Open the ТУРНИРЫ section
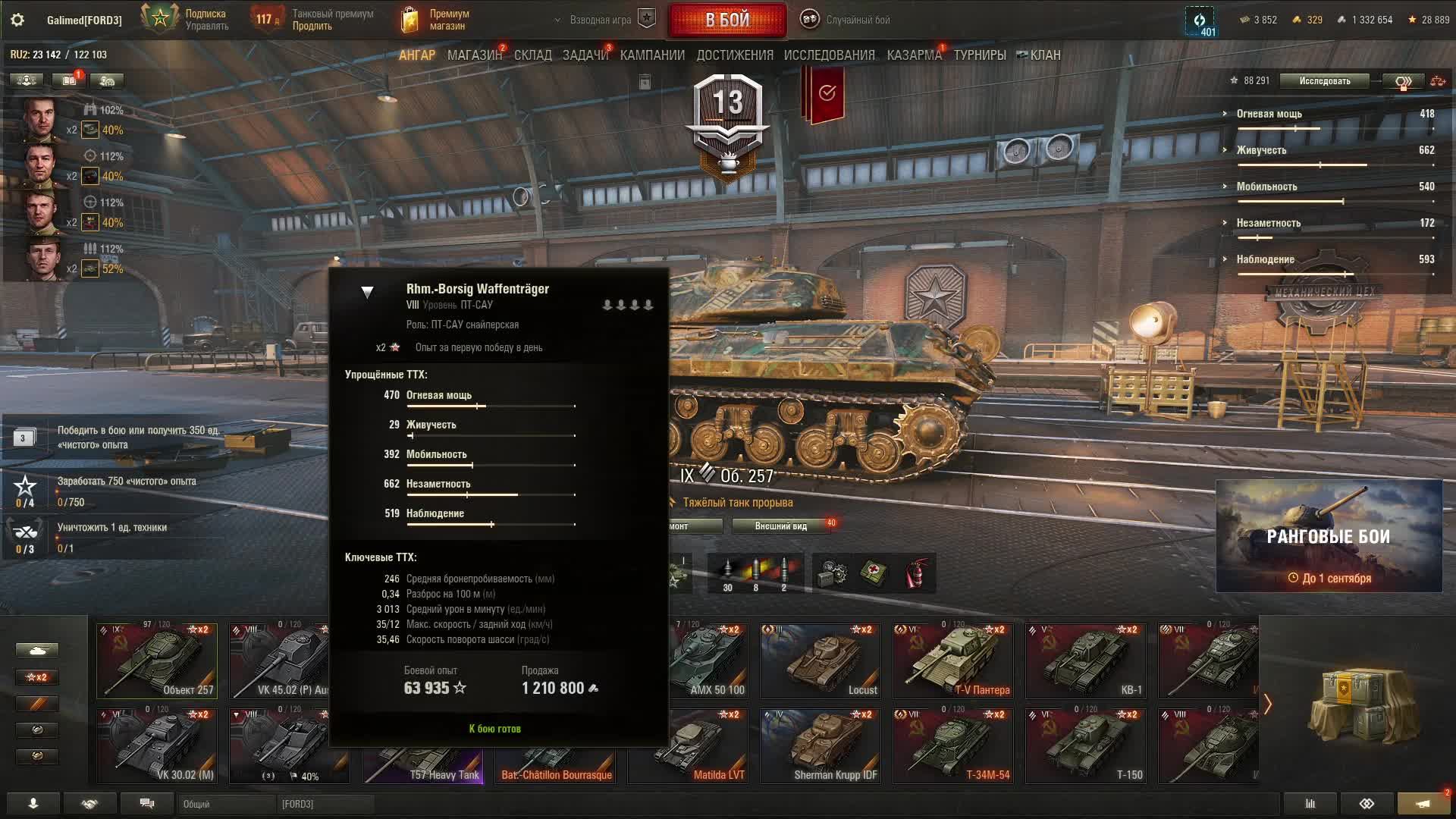Screen dimensions: 1456x819 [980, 55]
